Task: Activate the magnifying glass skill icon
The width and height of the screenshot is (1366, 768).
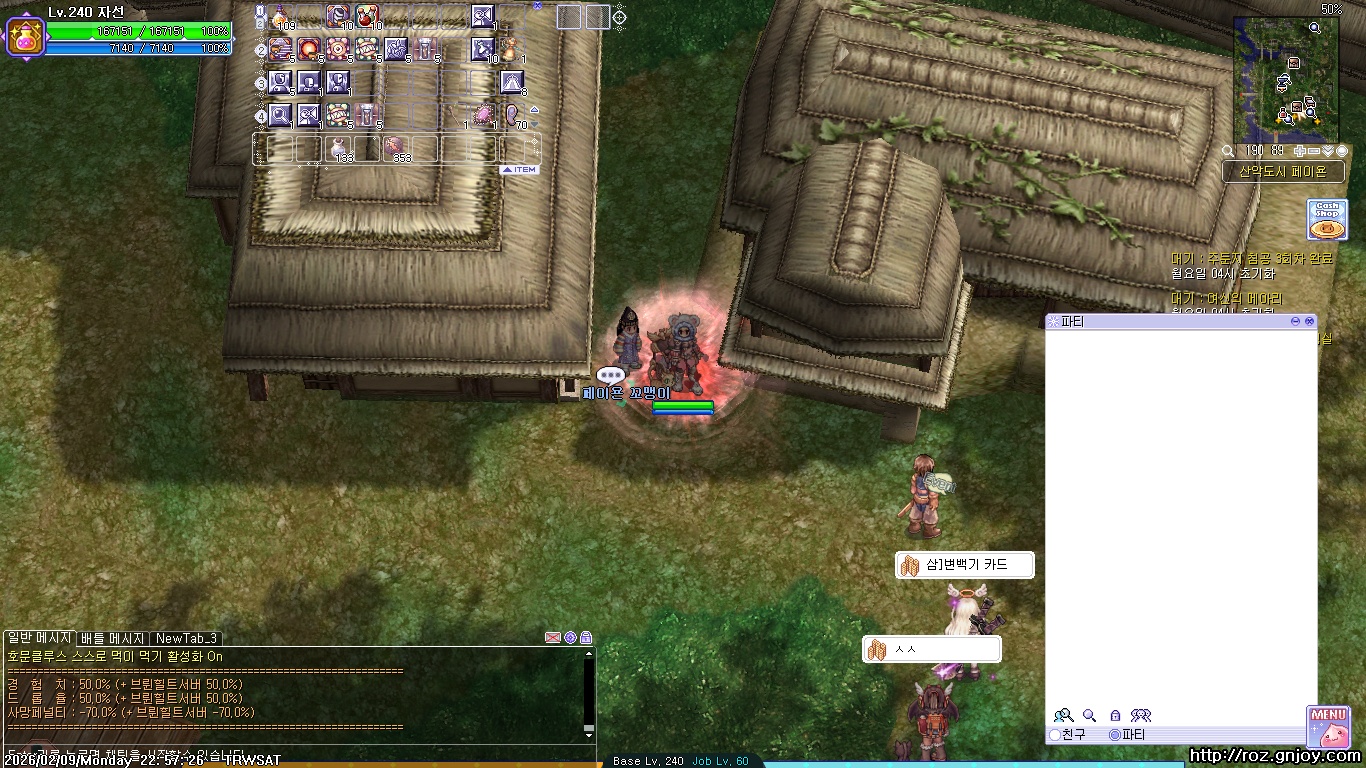Action: (280, 115)
